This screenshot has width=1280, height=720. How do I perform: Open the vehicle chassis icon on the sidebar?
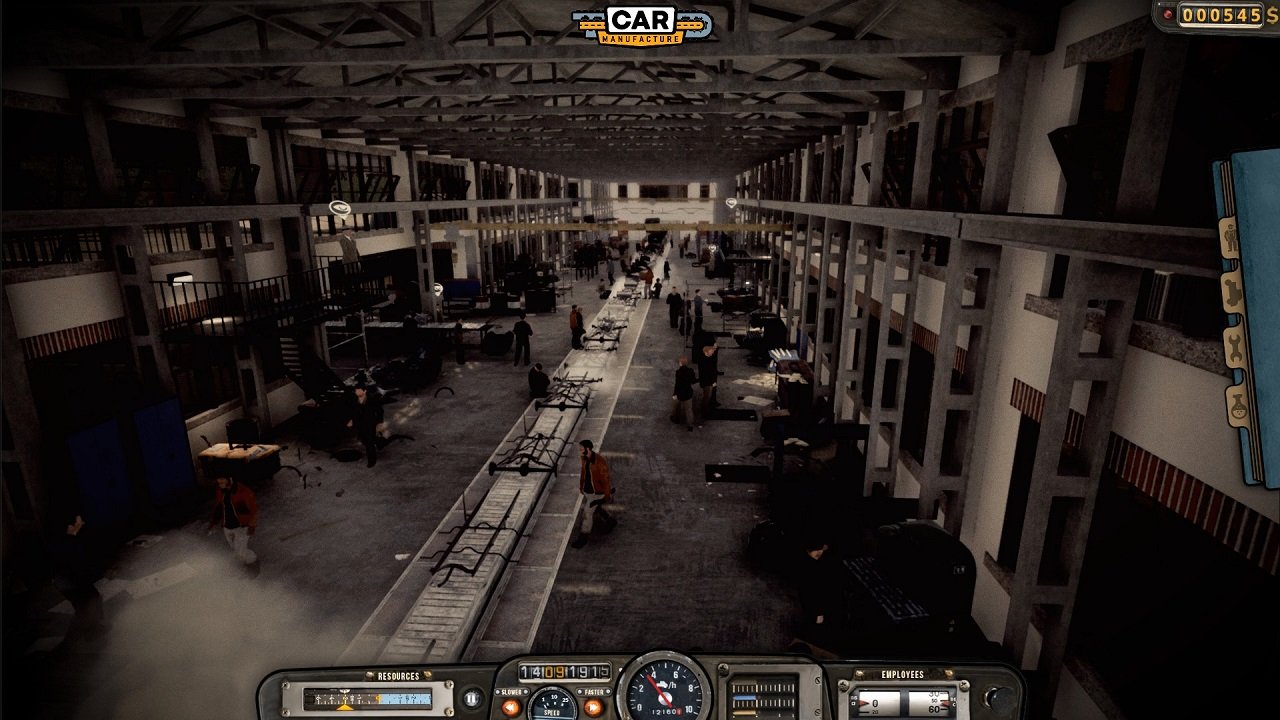[1232, 290]
